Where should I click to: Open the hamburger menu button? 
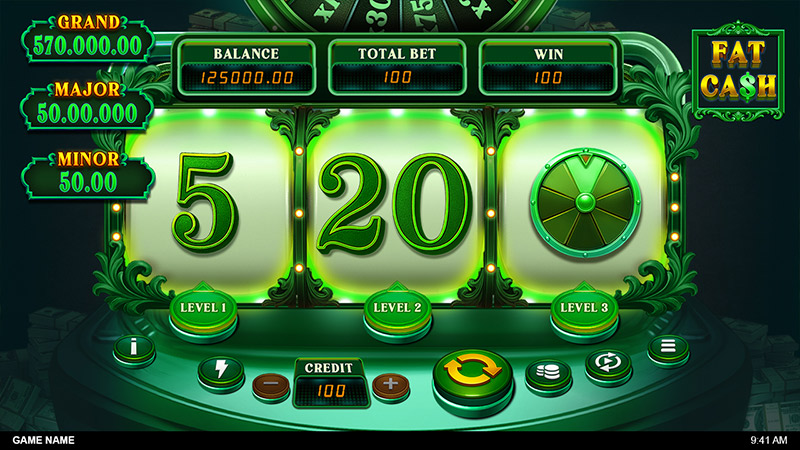[x=666, y=348]
